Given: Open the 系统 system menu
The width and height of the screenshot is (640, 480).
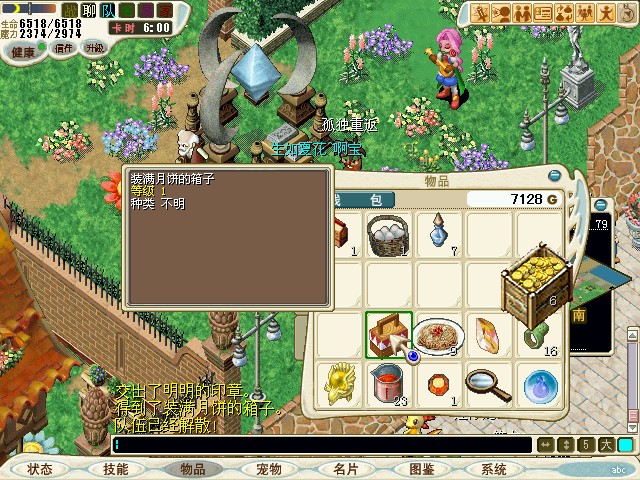Looking at the screenshot, I should pyautogui.click(x=494, y=468).
